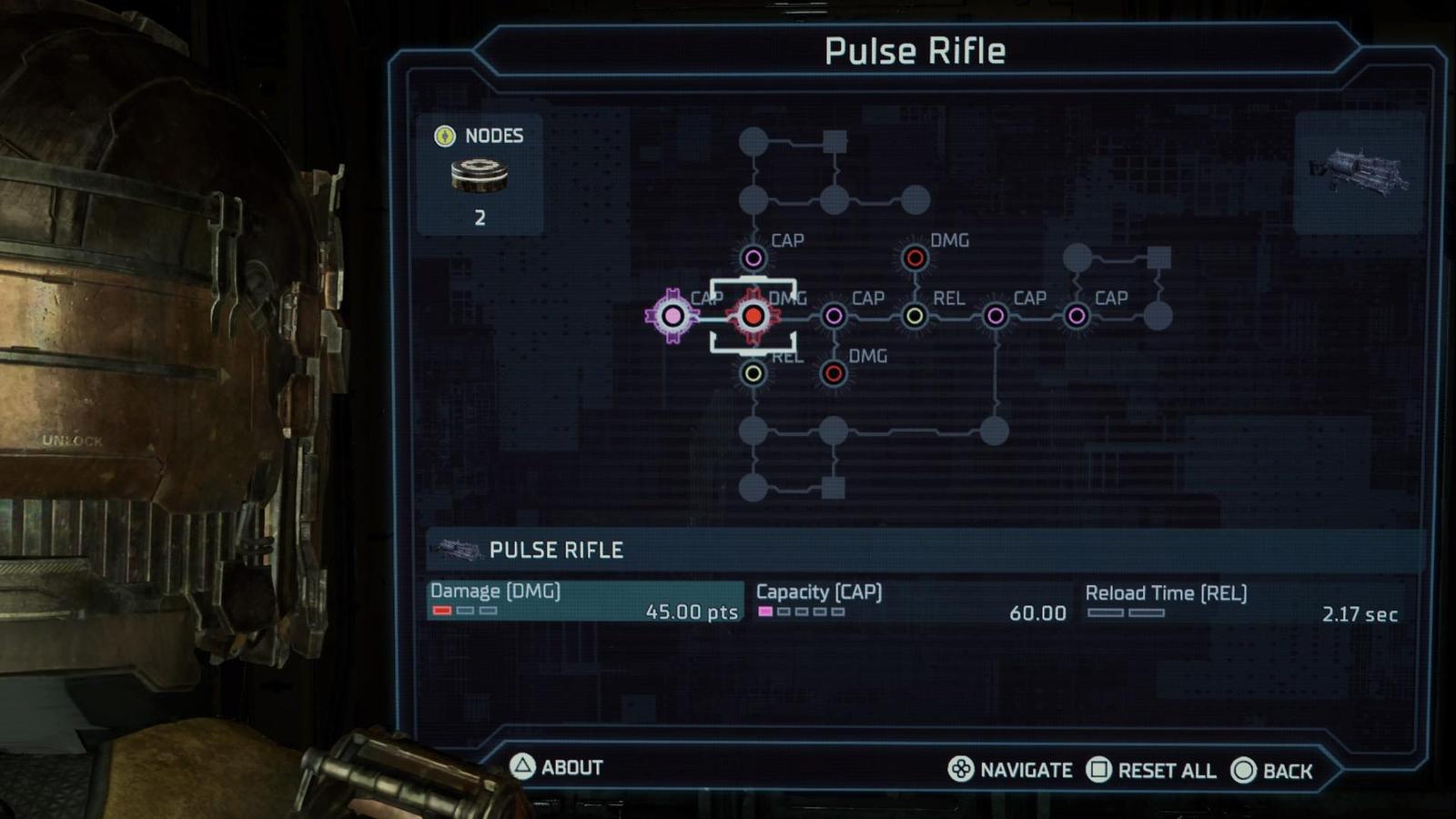Pick the CAP node just after the highlighted DMG node
Screen dimensions: 1456x819
[x=834, y=316]
